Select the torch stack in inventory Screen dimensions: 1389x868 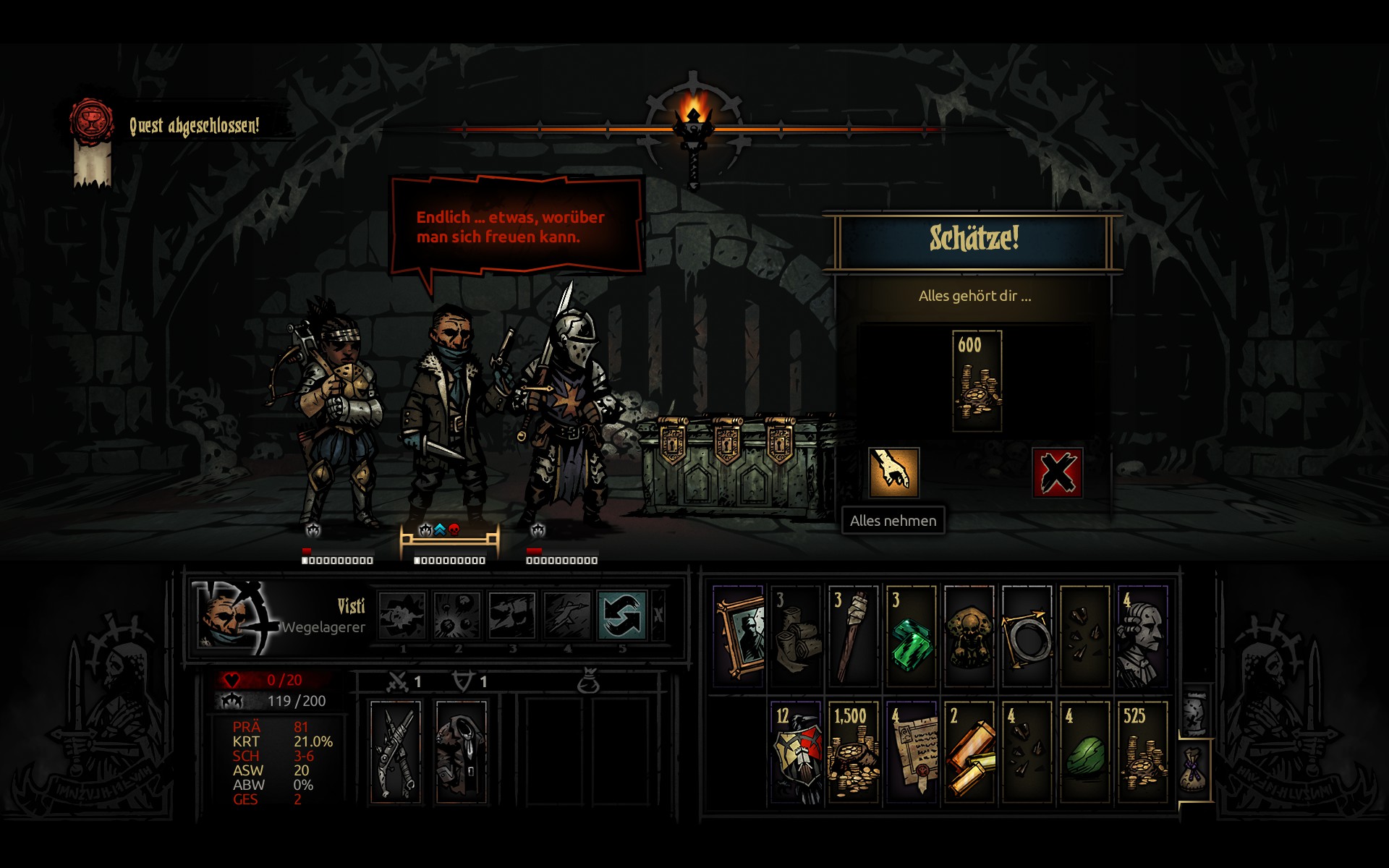pos(854,637)
